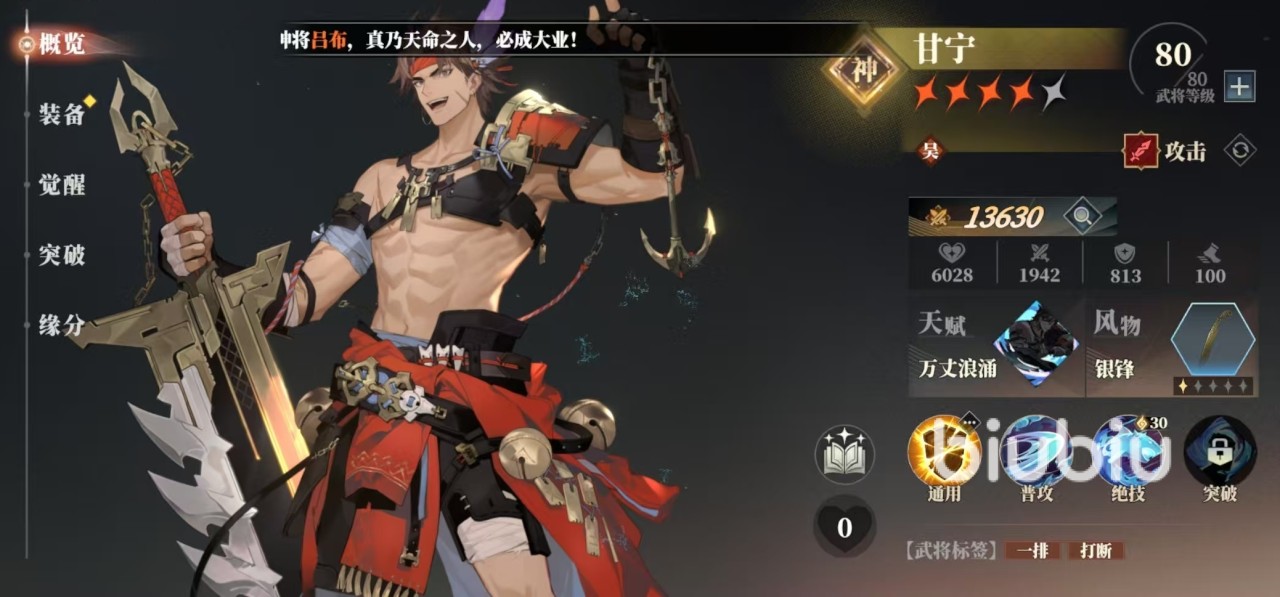Tap the locked 突破 skill icon
The width and height of the screenshot is (1280, 597).
tap(1219, 452)
